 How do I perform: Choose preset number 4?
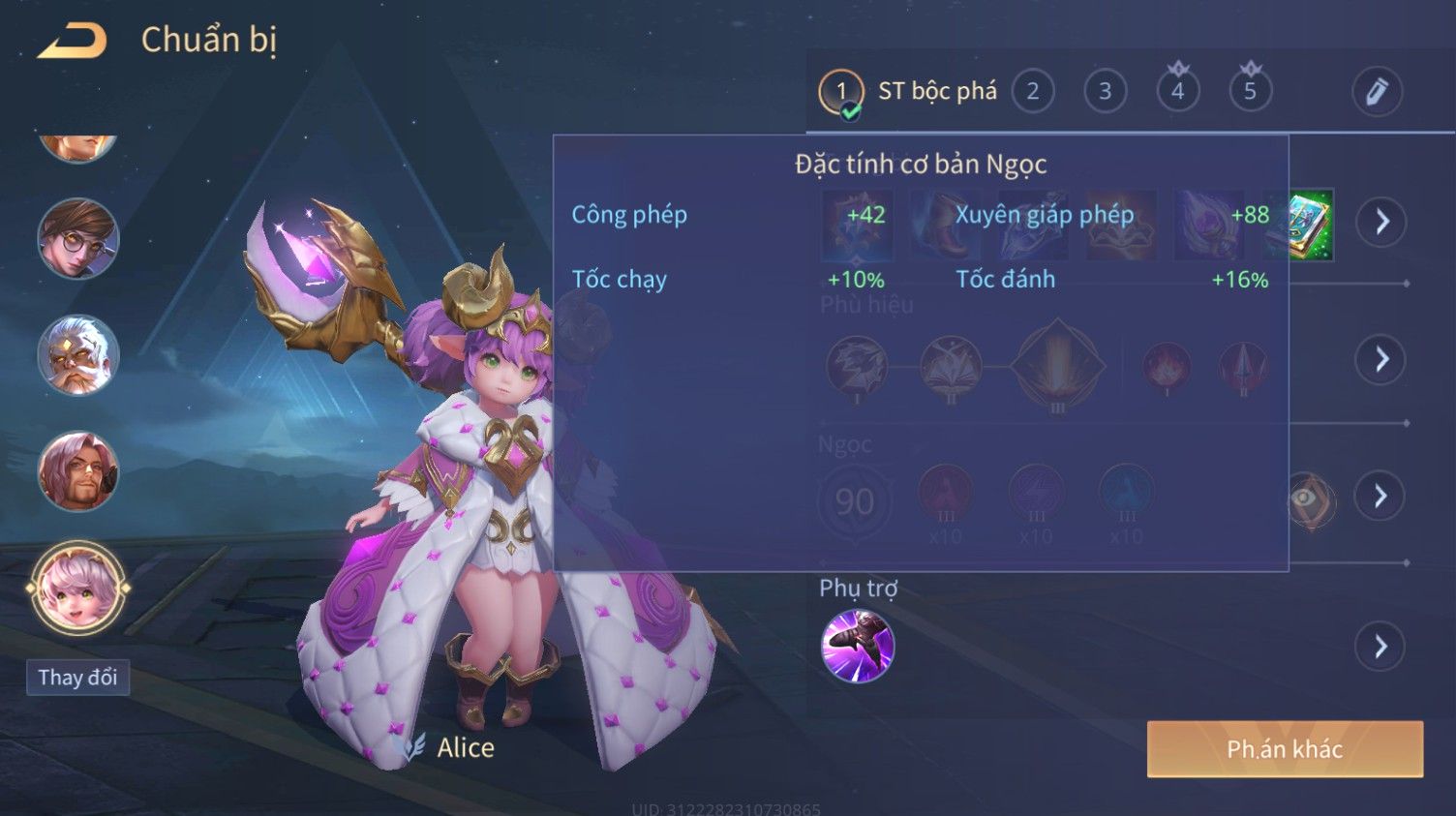click(x=1177, y=92)
